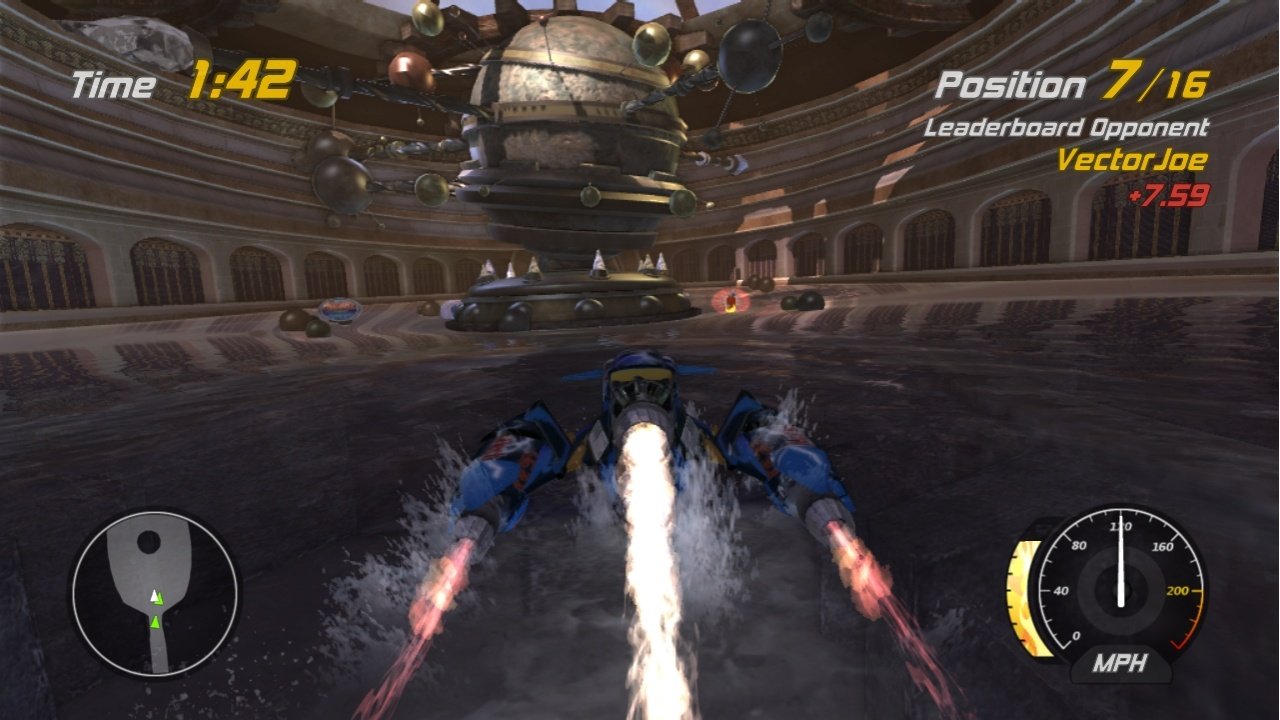This screenshot has height=720, width=1280.
Task: Click the white player arrow on the minimap
Action: coord(155,596)
